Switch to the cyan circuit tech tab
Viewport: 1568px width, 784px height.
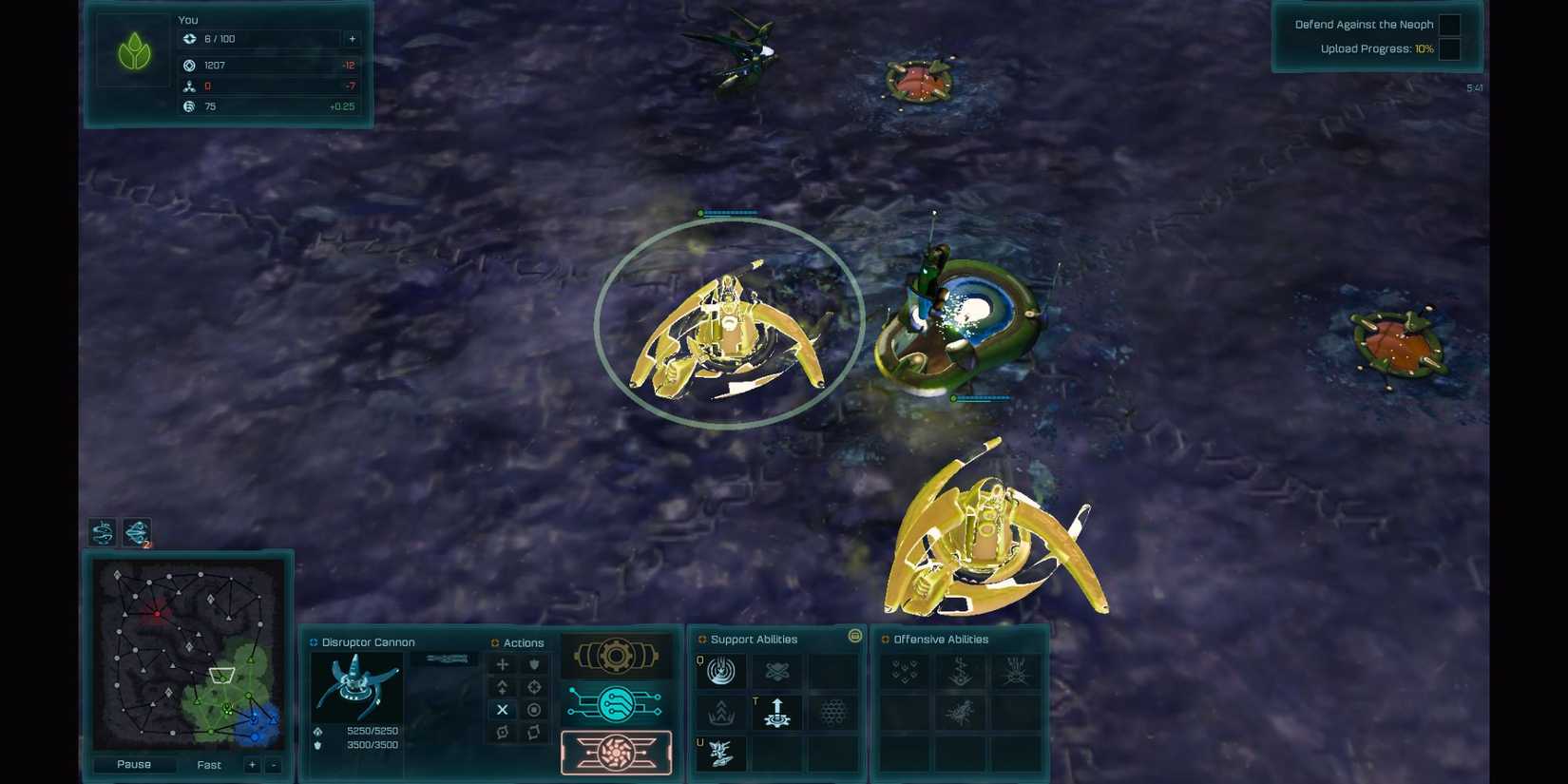(616, 704)
